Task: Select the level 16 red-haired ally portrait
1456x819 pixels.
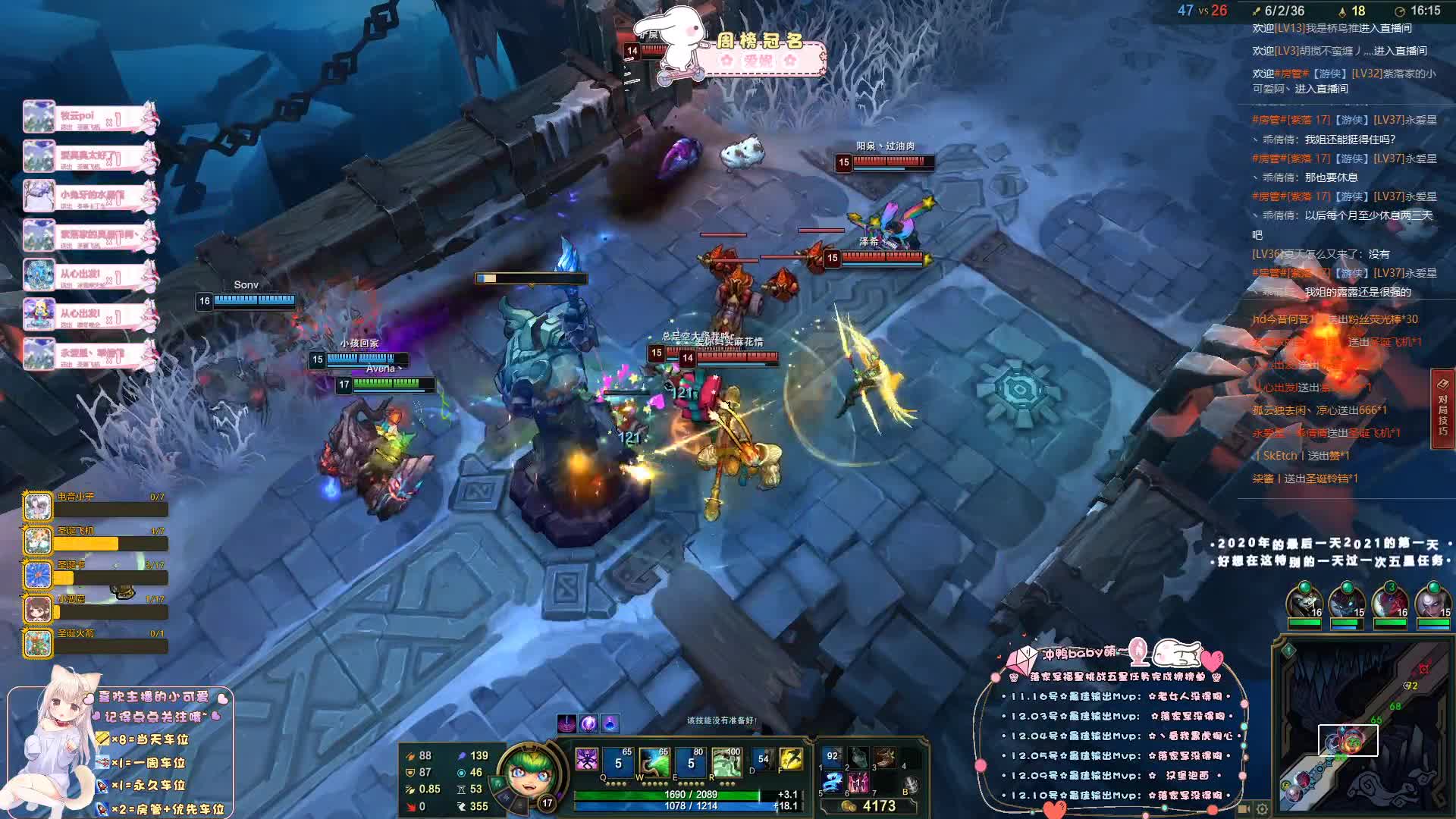Action: click(1390, 603)
